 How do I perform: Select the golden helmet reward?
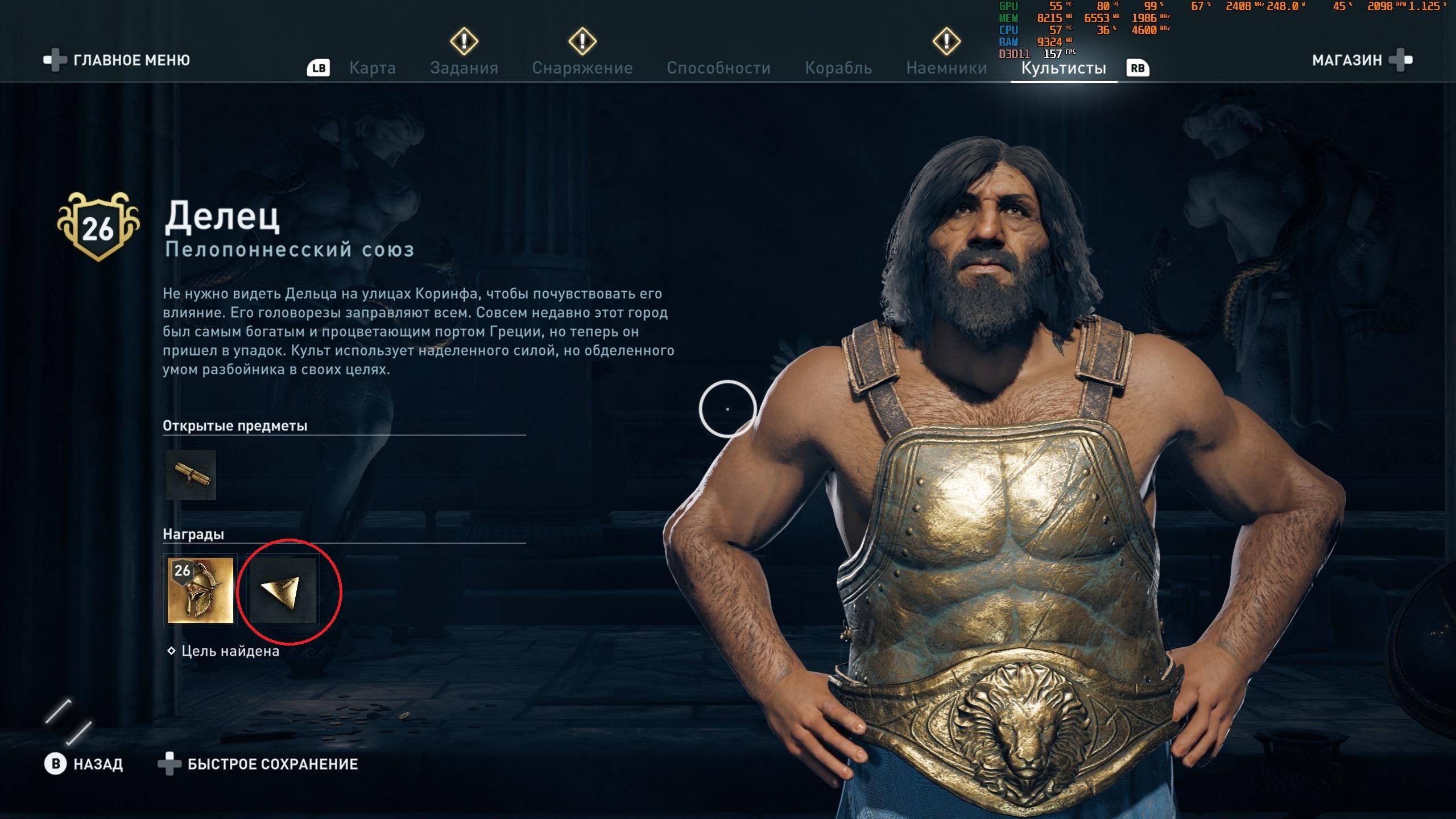tap(200, 590)
